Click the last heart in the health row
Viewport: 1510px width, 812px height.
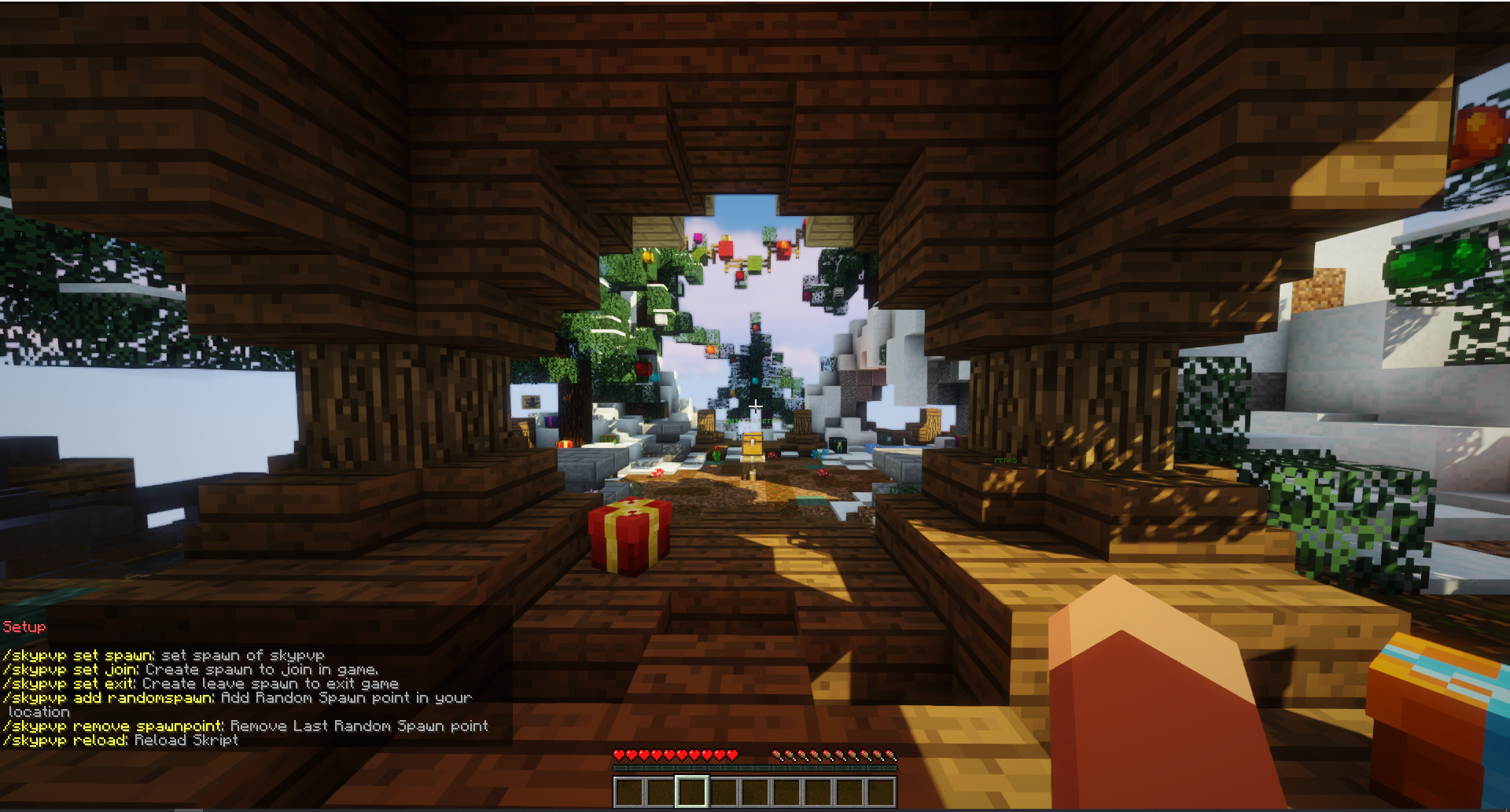733,754
